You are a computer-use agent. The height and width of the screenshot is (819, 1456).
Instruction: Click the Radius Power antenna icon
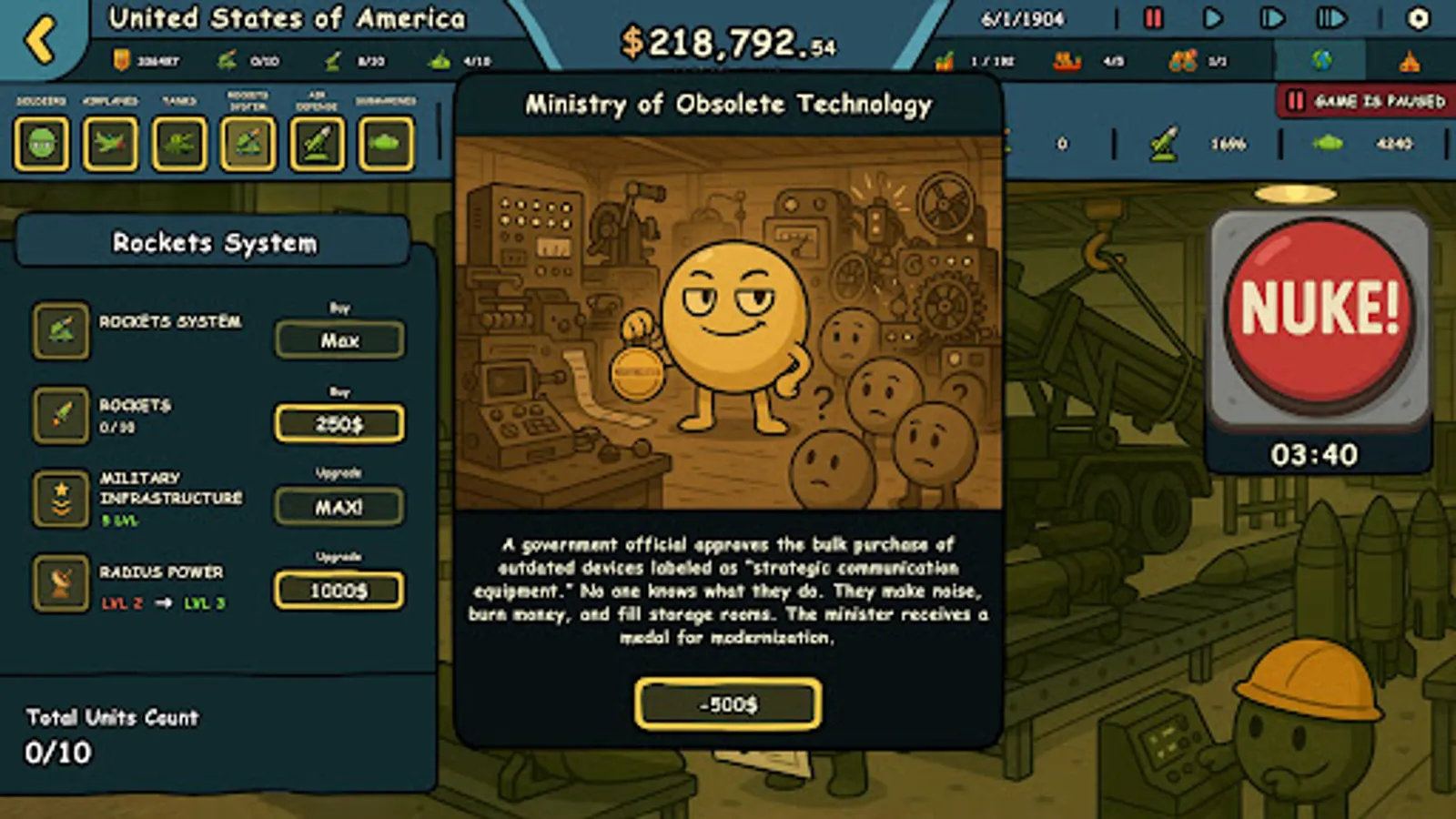(61, 583)
